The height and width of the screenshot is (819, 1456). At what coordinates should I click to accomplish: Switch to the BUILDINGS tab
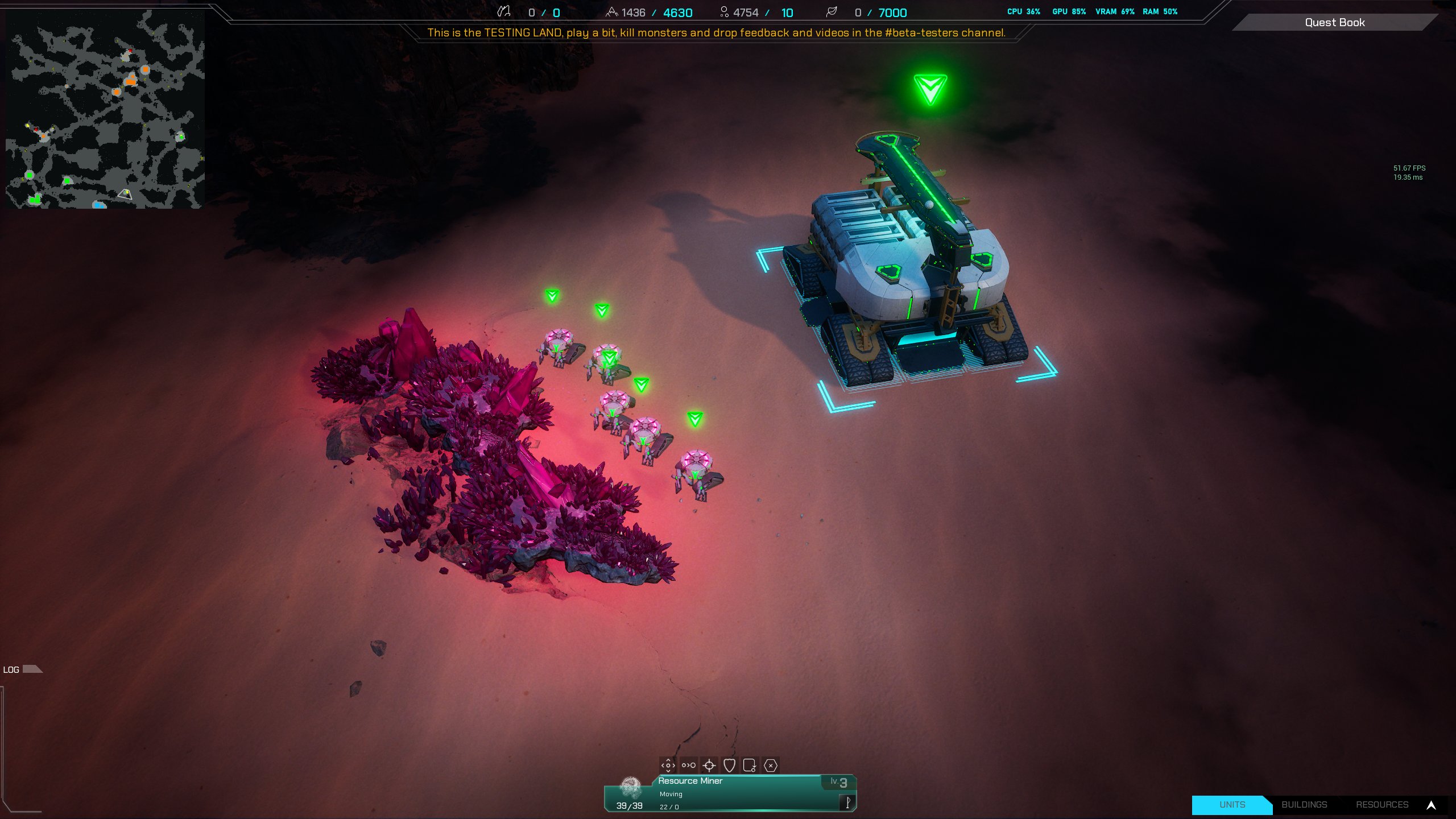1304,805
